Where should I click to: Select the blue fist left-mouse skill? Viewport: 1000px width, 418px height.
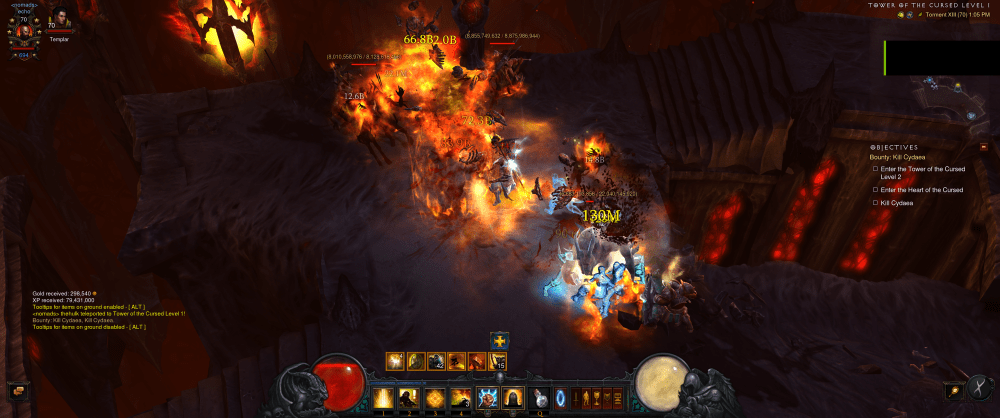pyautogui.click(x=488, y=398)
